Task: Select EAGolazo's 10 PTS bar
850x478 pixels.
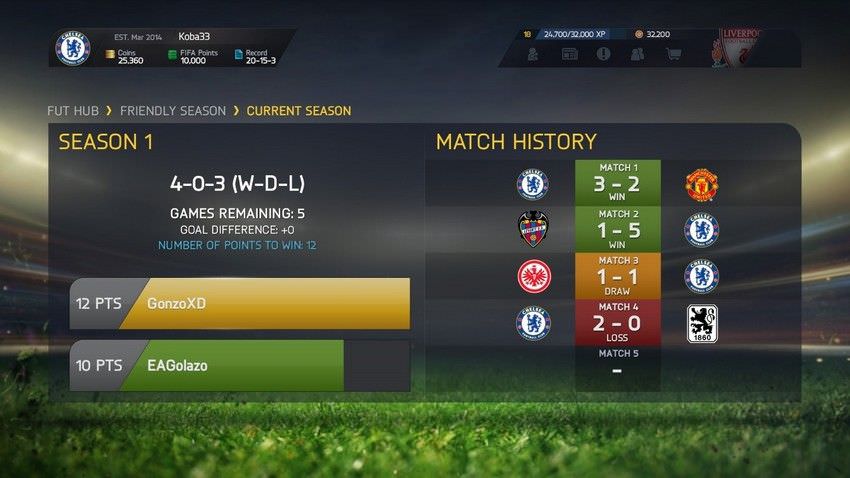Action: pyautogui.click(x=240, y=366)
